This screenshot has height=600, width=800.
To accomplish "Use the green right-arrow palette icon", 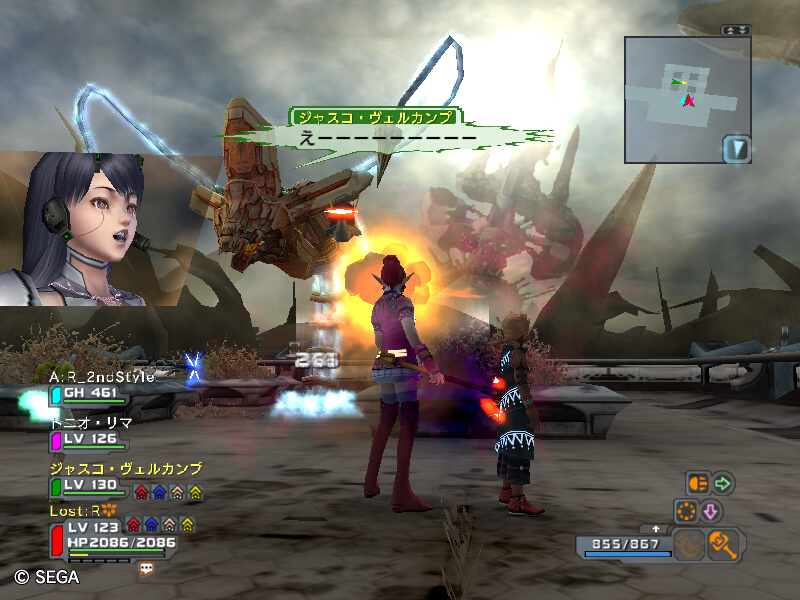I will [x=722, y=484].
